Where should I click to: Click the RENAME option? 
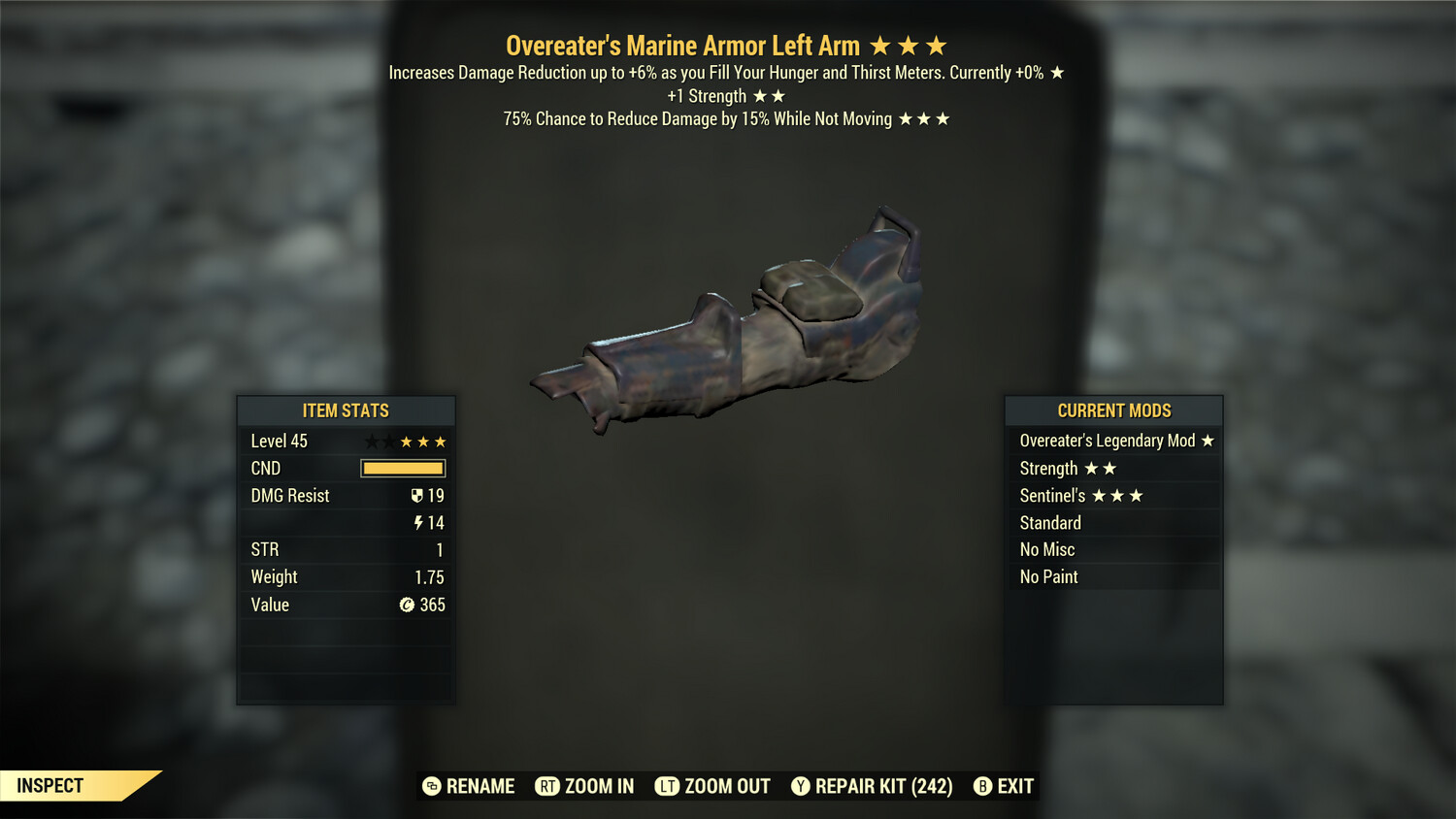pos(481,786)
